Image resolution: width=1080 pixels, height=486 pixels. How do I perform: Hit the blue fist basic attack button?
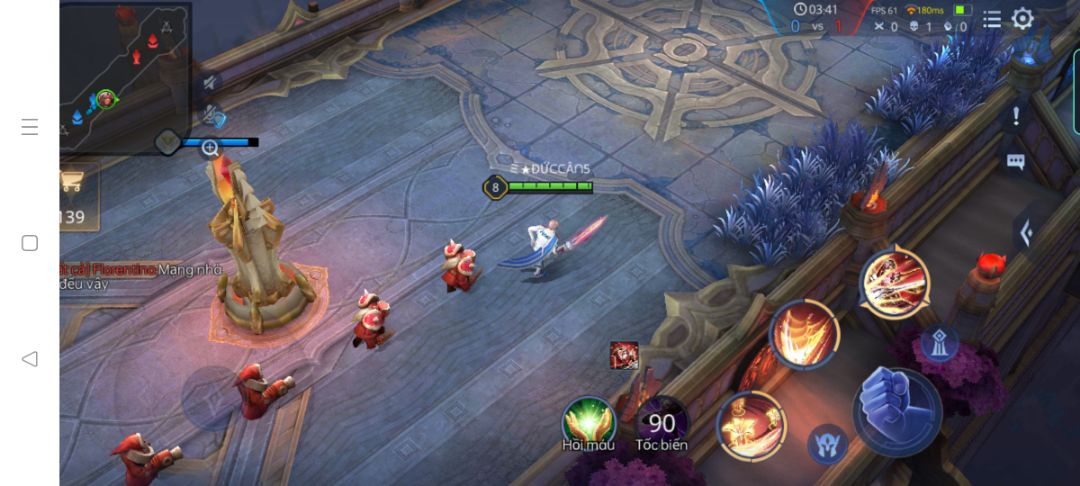[x=896, y=409]
